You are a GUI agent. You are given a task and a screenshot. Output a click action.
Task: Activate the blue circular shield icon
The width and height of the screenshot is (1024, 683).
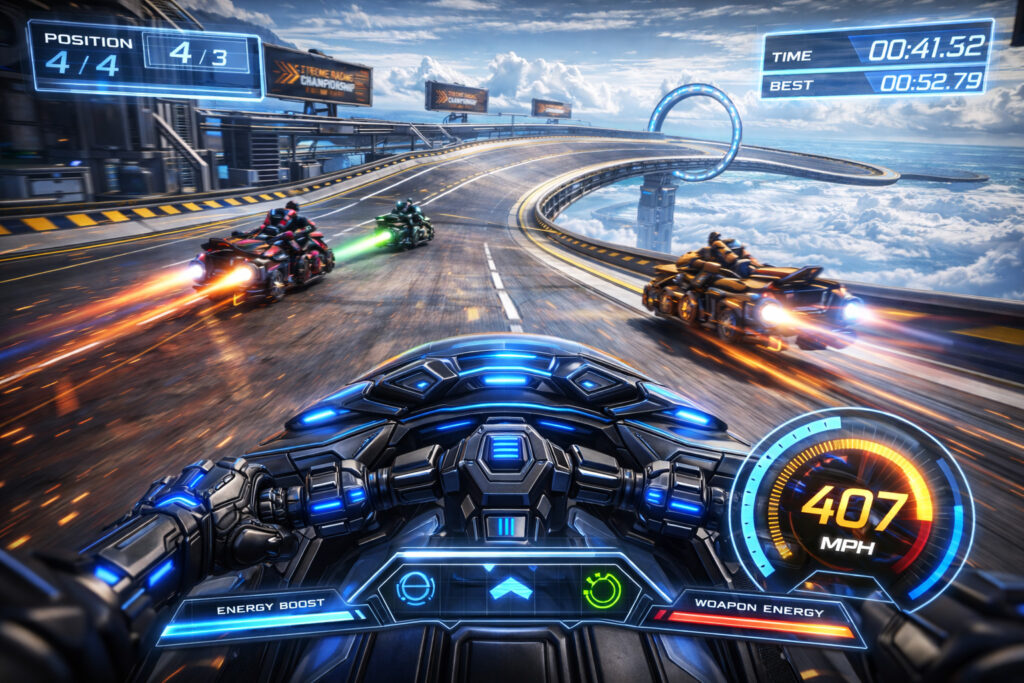[x=416, y=588]
